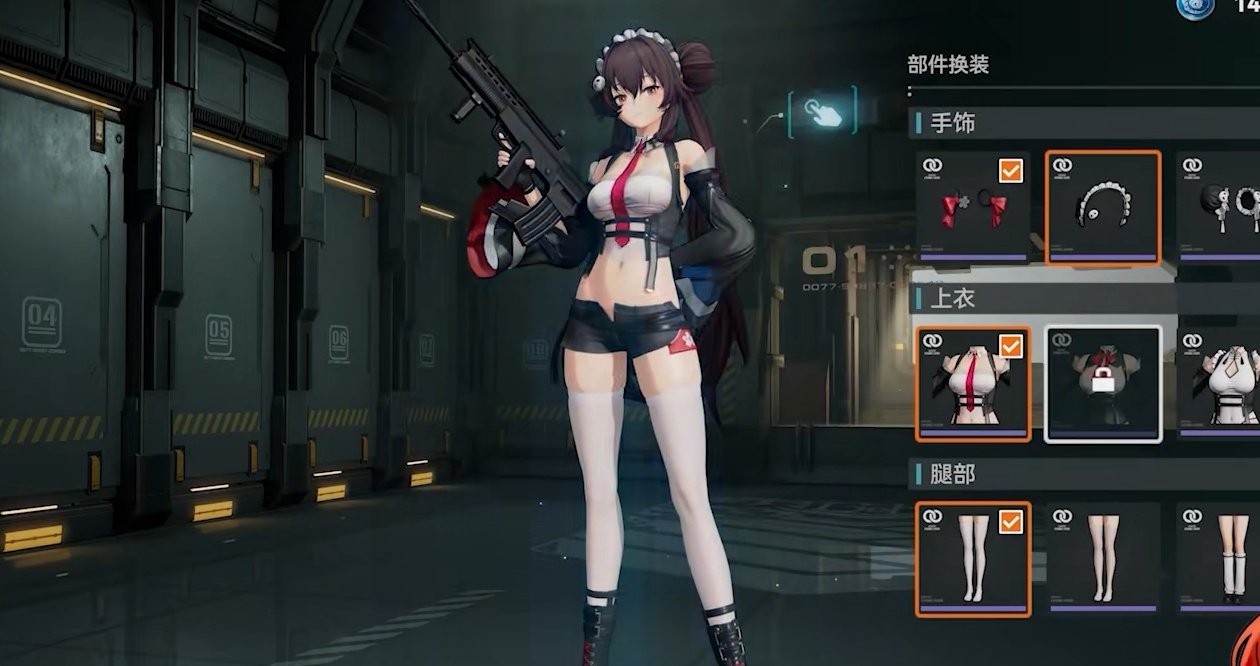
Task: Open the blue currency icon
Action: [1195, 8]
